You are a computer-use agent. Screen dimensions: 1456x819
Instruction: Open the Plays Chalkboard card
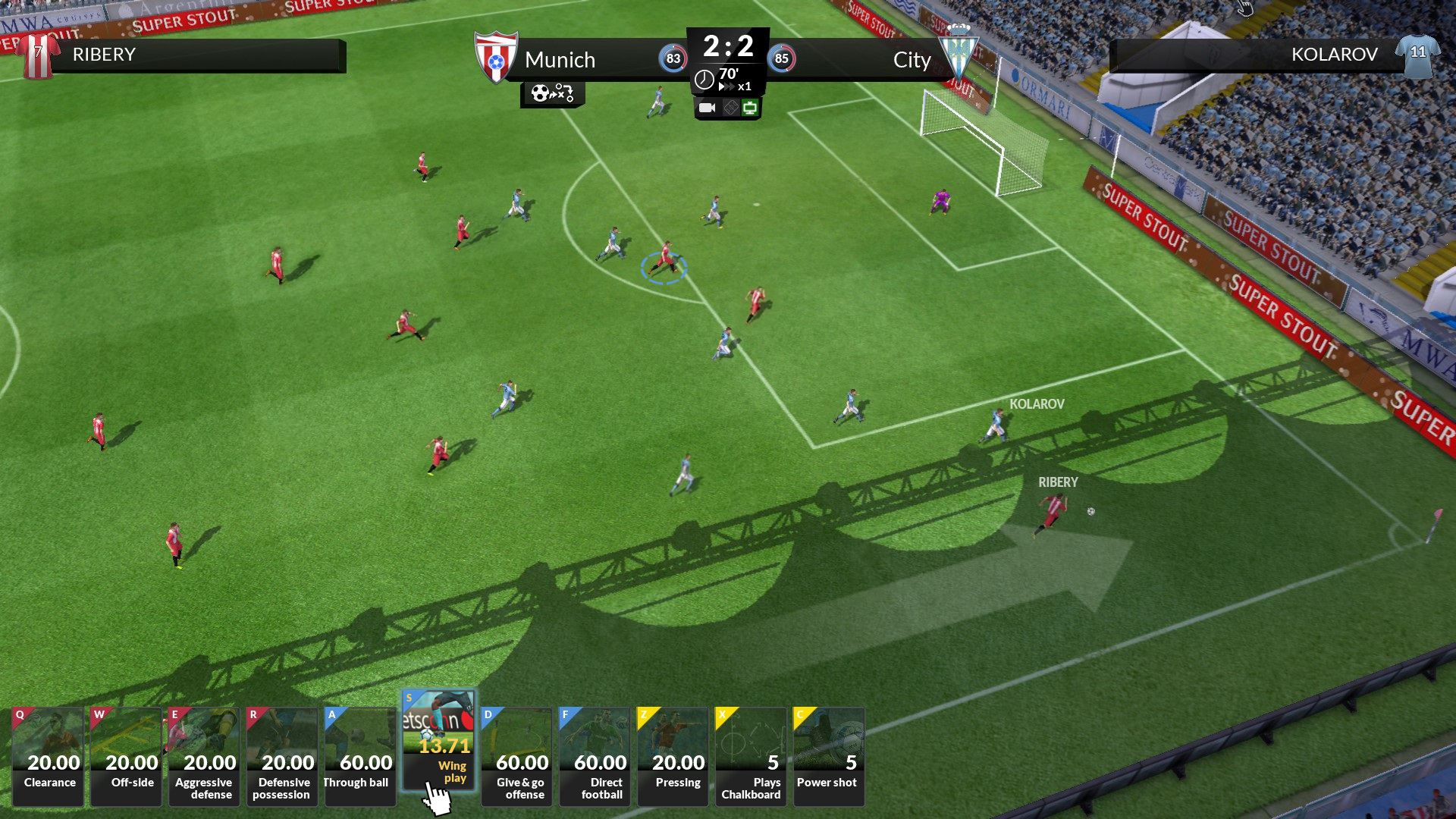click(750, 755)
